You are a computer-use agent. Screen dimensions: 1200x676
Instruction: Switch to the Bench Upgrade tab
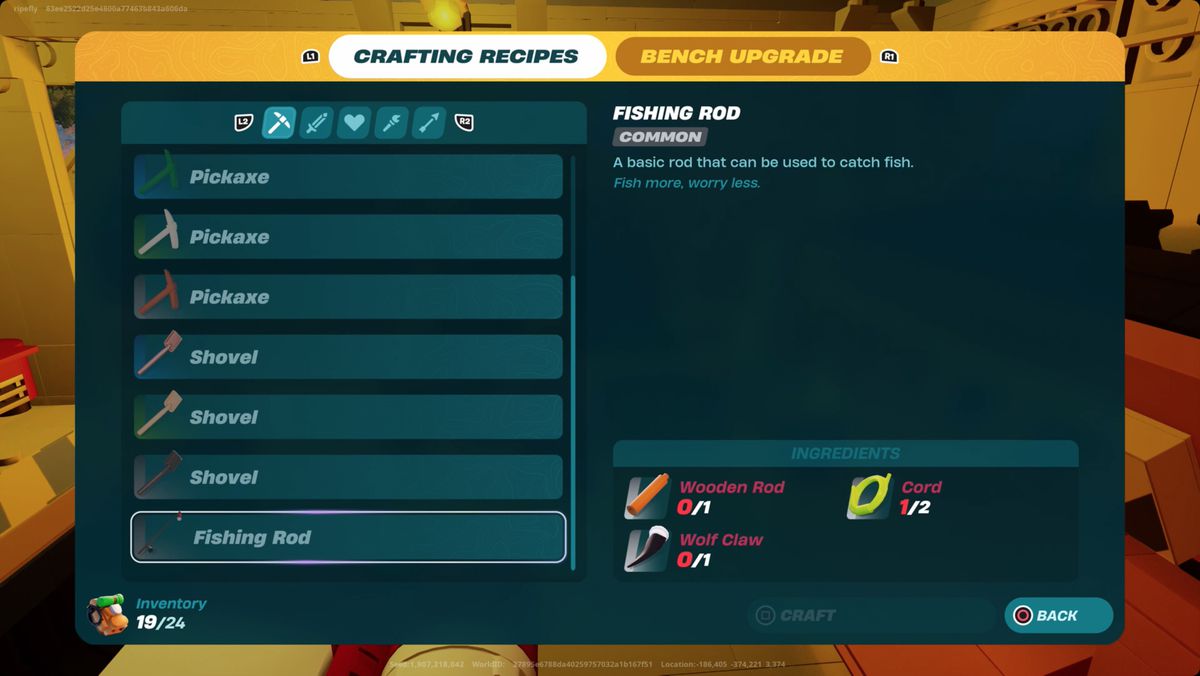[x=741, y=57]
